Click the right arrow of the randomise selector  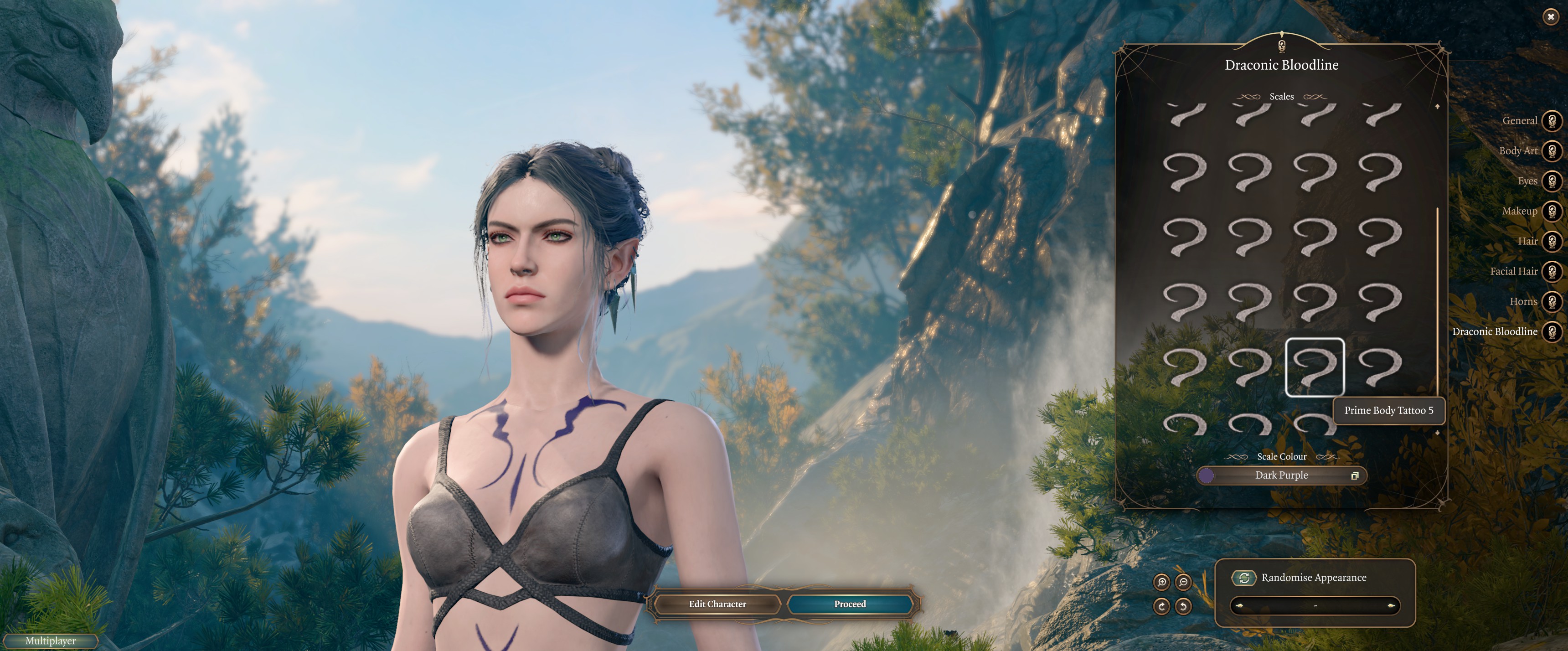coord(1391,606)
